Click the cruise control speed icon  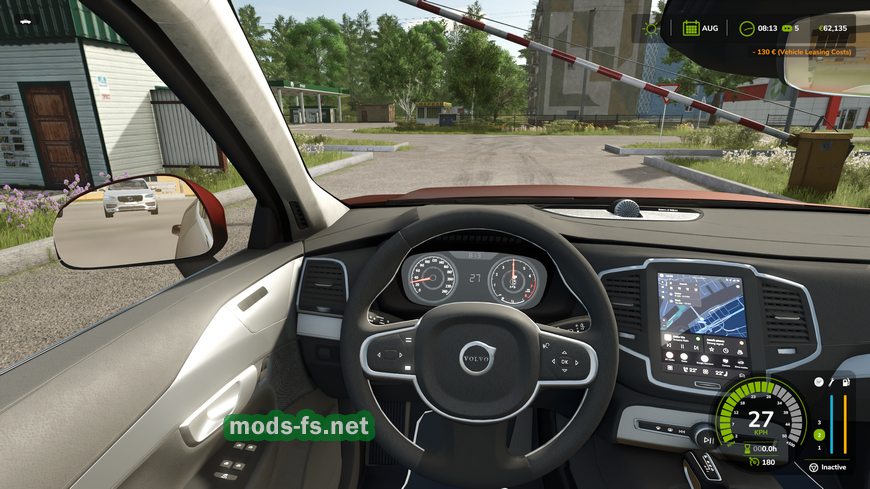752,462
